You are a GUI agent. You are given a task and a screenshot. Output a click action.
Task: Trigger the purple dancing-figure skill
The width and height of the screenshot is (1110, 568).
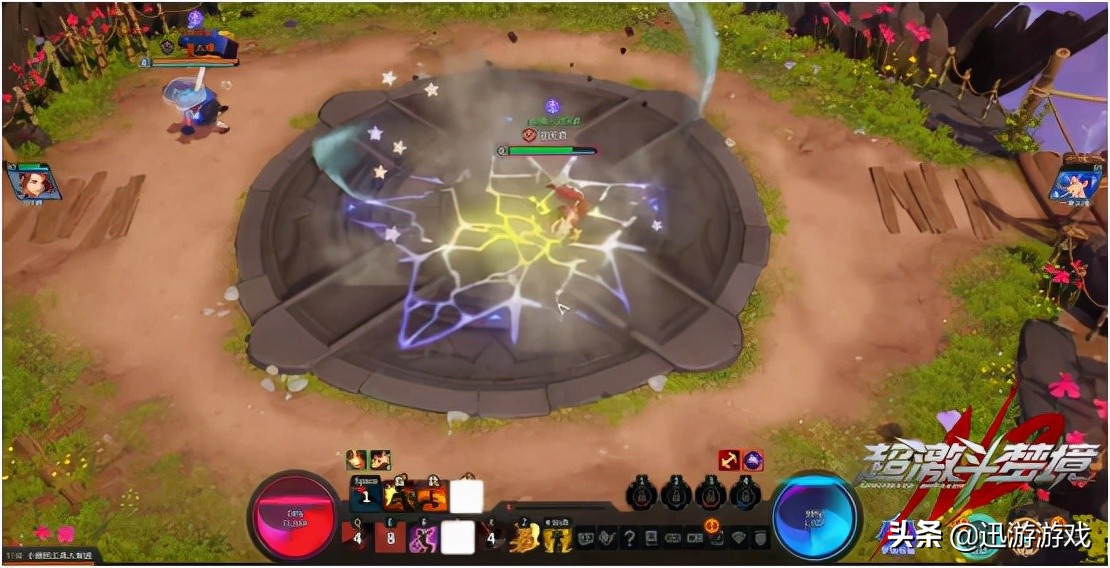click(423, 538)
